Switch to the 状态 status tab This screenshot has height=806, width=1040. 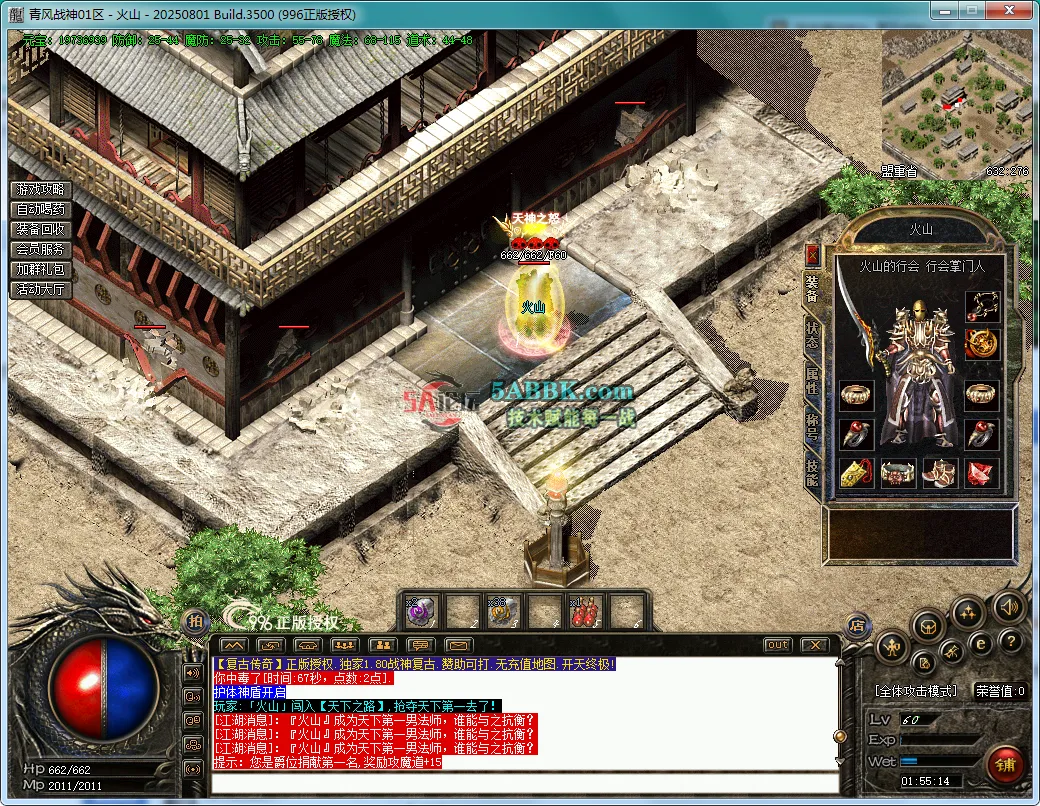pos(812,334)
